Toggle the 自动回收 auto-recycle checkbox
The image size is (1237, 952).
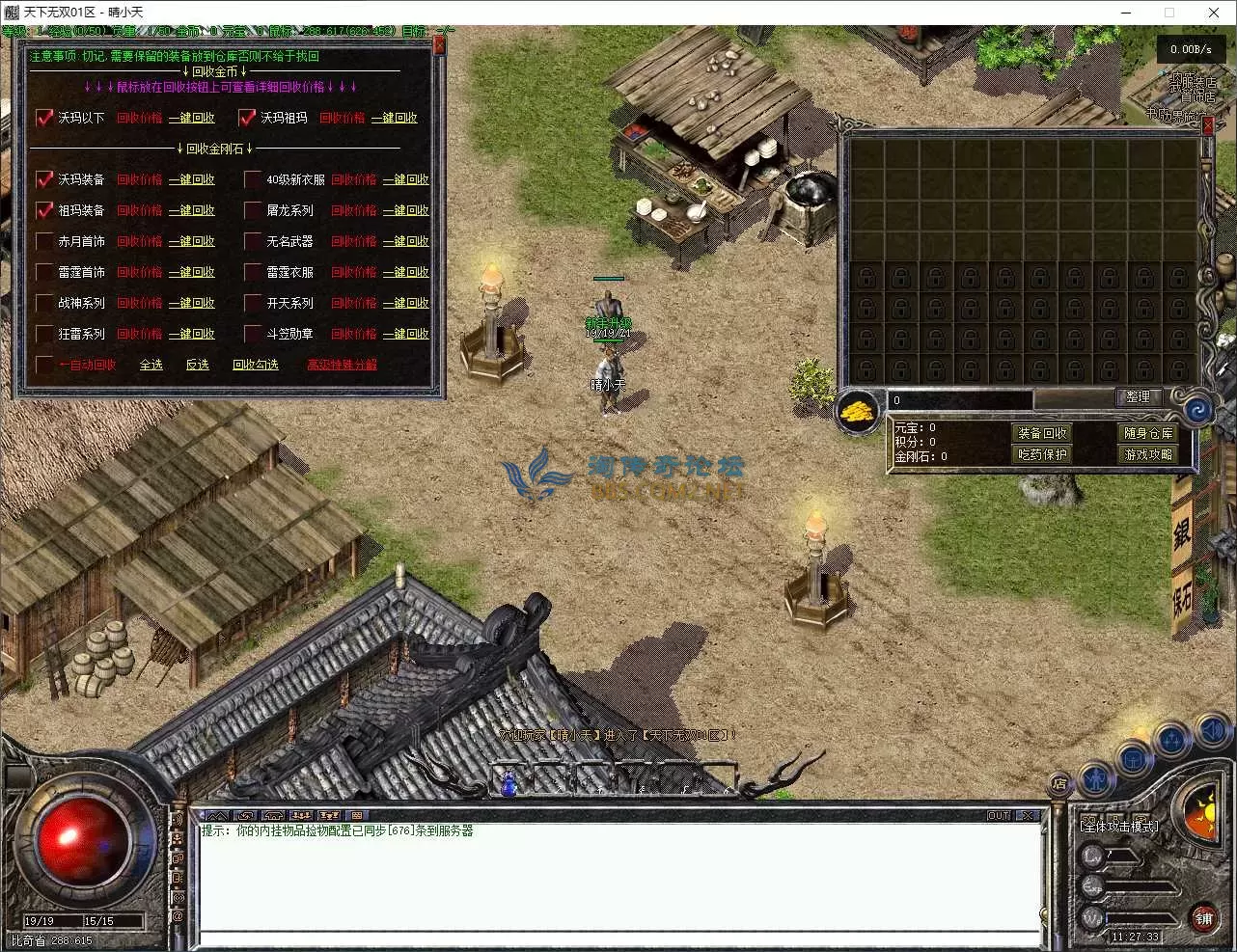pos(44,365)
